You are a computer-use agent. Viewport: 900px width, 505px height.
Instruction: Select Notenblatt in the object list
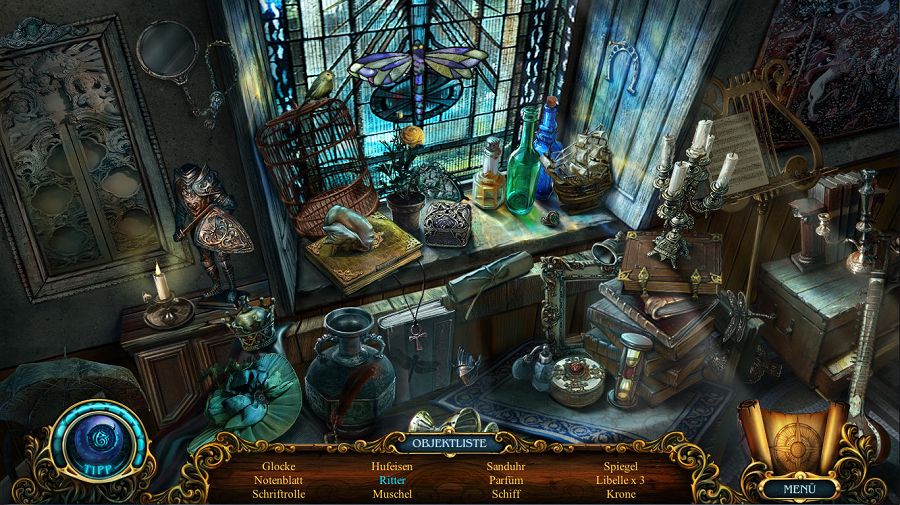click(279, 480)
